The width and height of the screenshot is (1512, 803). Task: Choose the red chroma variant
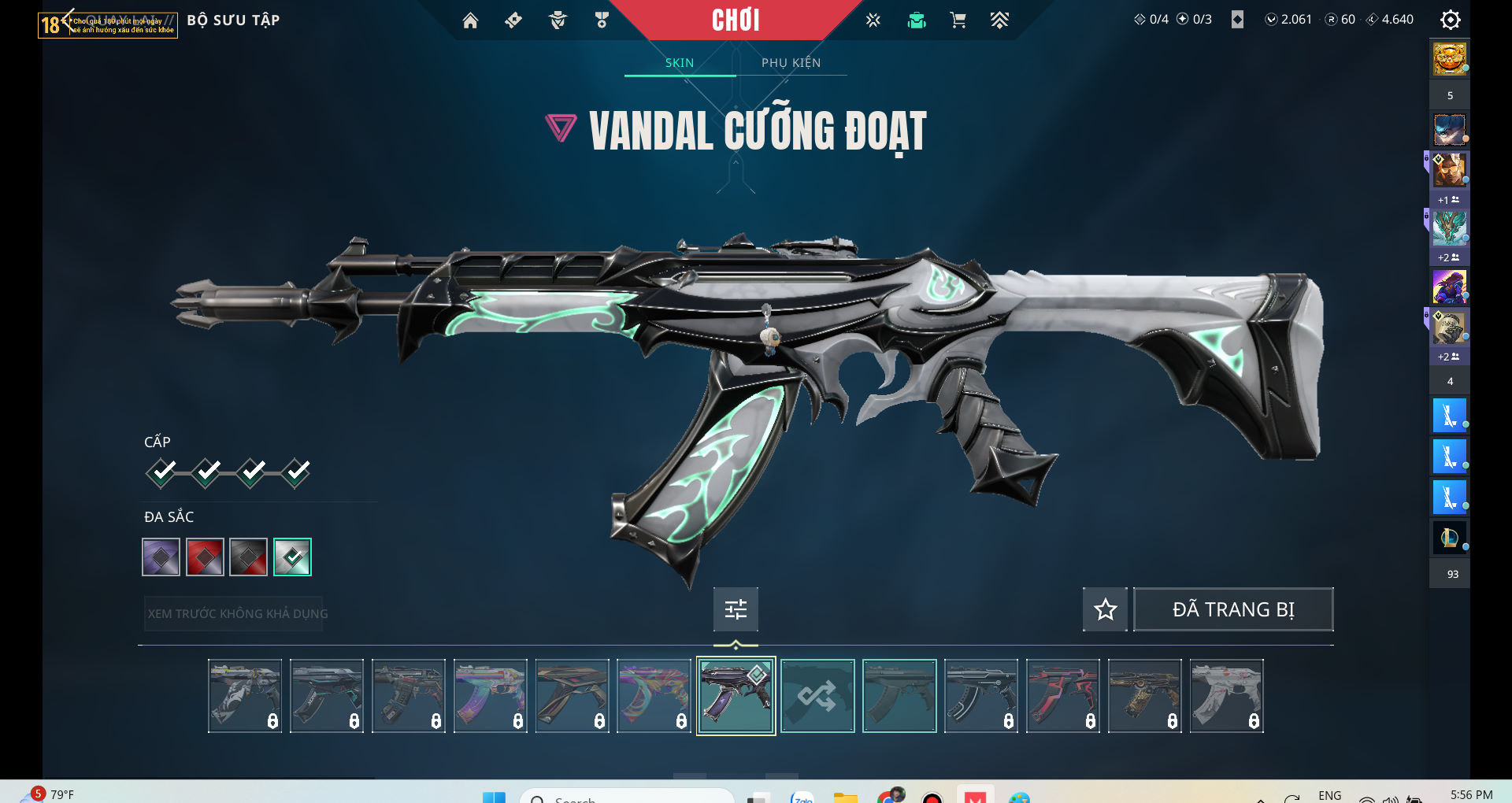205,557
